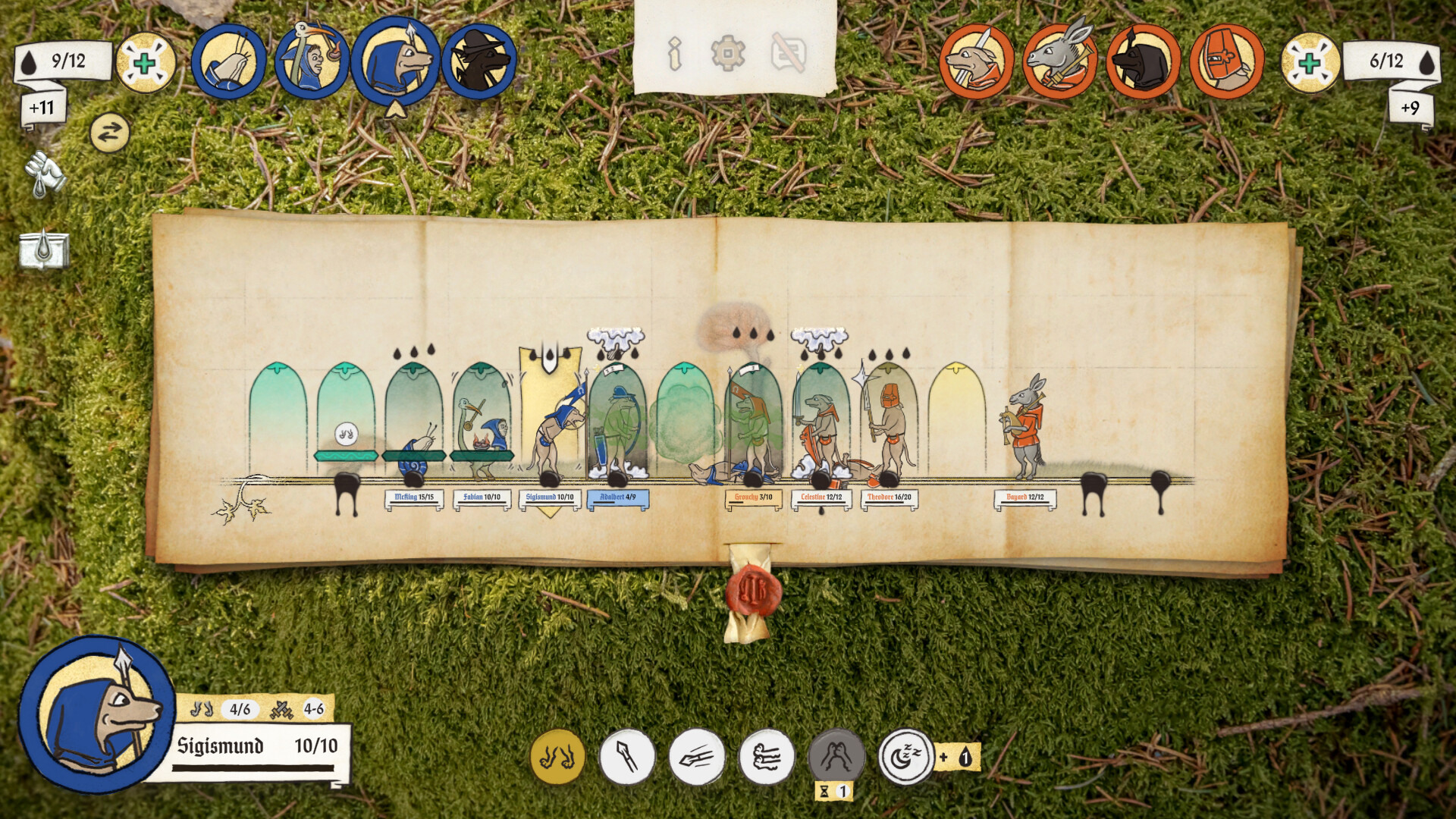
Task: Select the enemy orange helmet knight portrait
Action: click(1227, 61)
